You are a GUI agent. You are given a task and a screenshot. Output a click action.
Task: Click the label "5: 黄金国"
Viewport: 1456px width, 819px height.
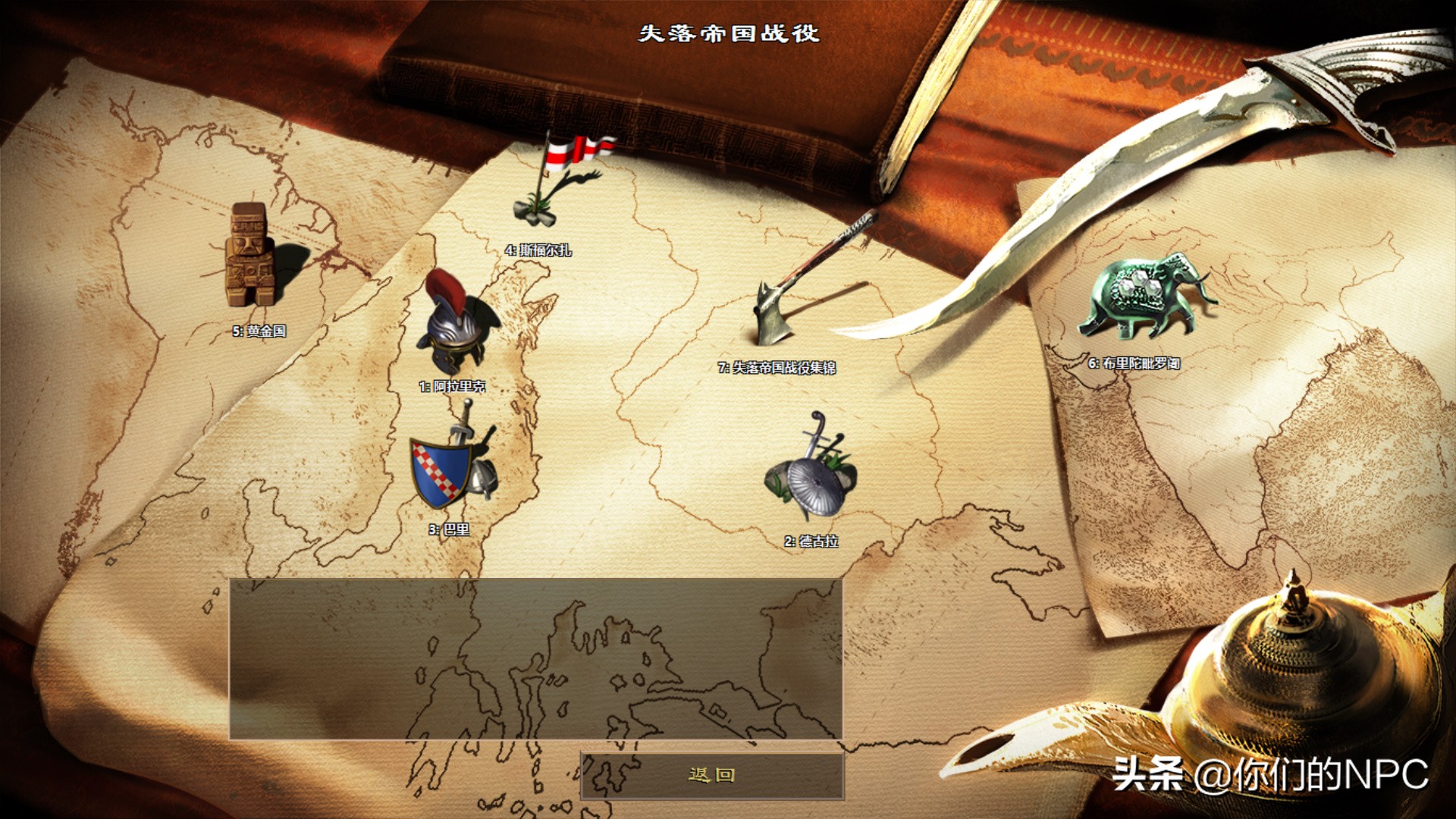click(x=261, y=330)
